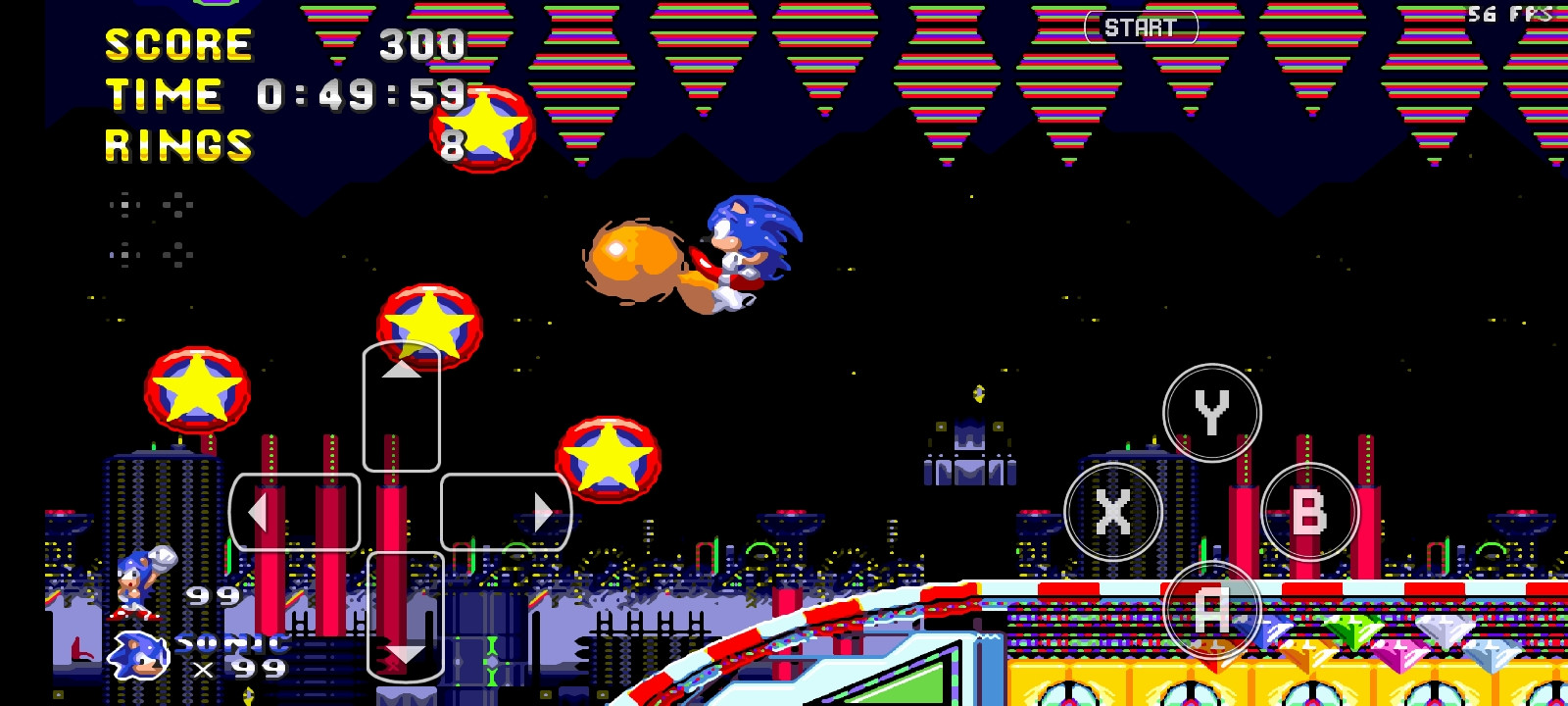Tap the TIME display showing 0:49:59
Image resolution: width=1568 pixels, height=706 pixels.
pos(284,94)
